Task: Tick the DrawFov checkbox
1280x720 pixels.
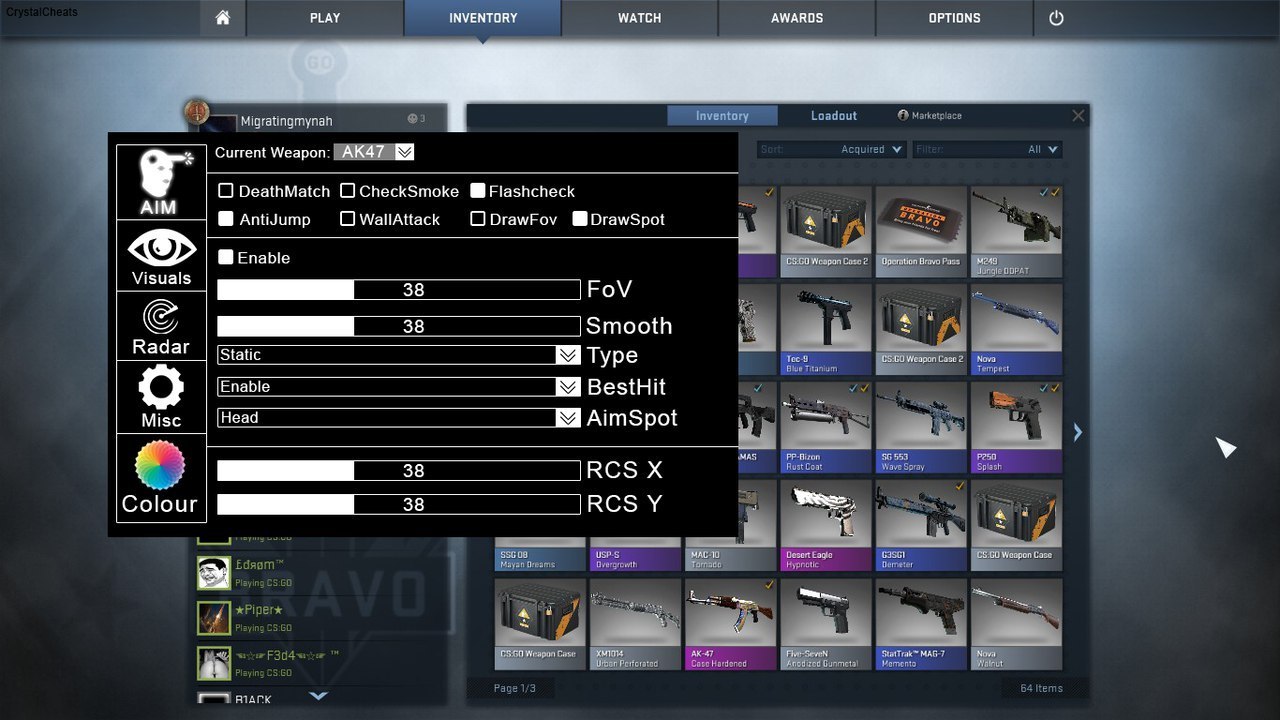Action: point(478,219)
